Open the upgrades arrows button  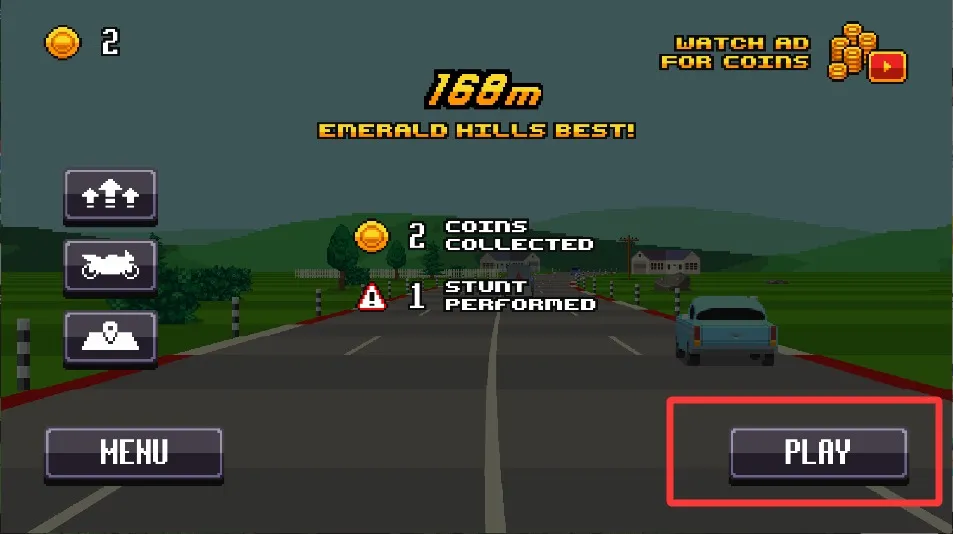pyautogui.click(x=110, y=194)
